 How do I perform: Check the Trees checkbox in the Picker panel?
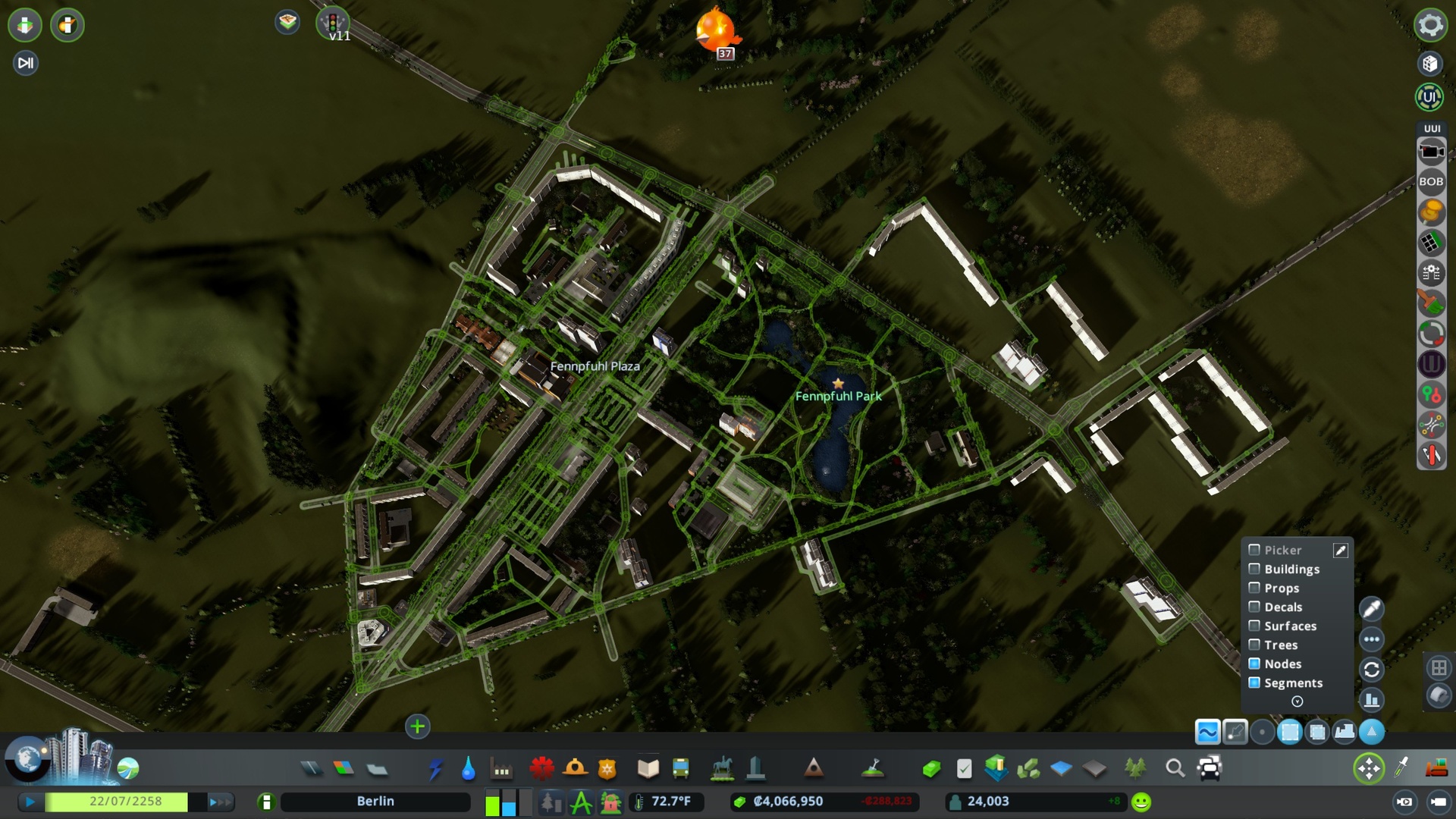(1255, 645)
